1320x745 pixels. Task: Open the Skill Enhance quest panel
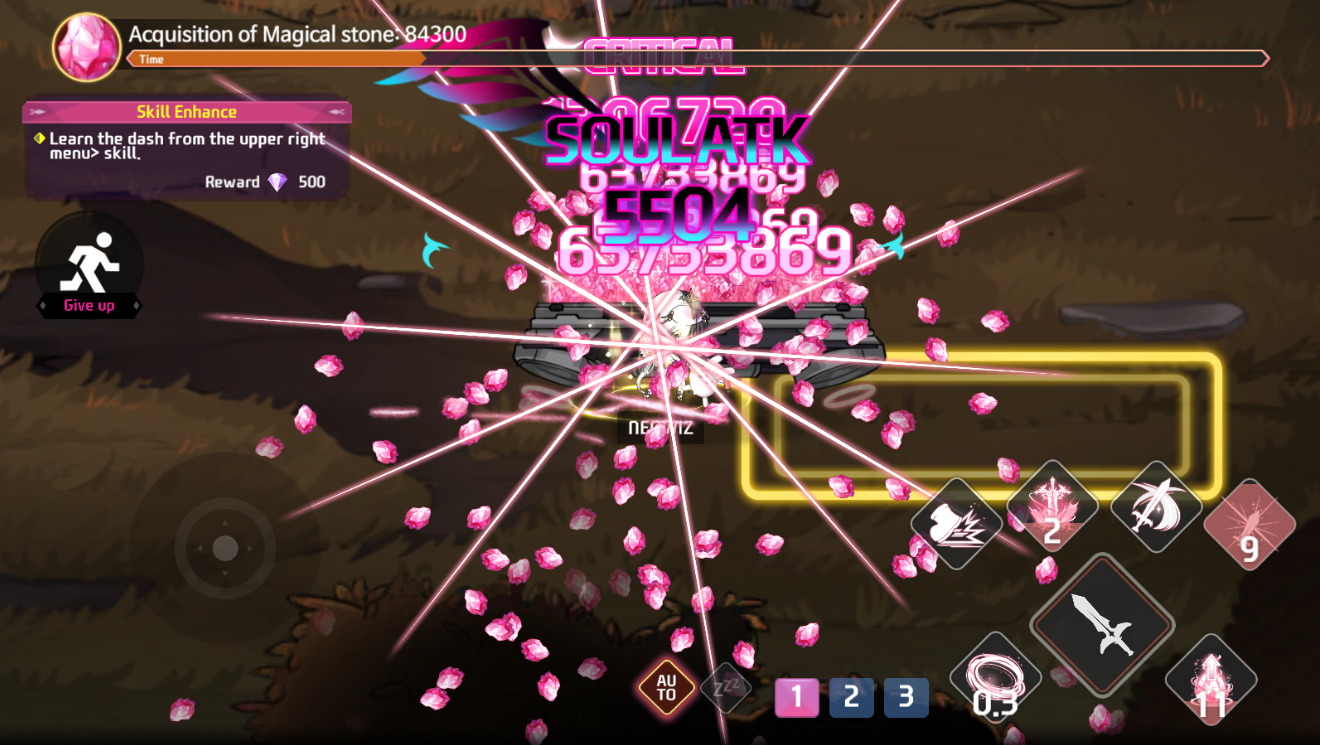click(185, 111)
